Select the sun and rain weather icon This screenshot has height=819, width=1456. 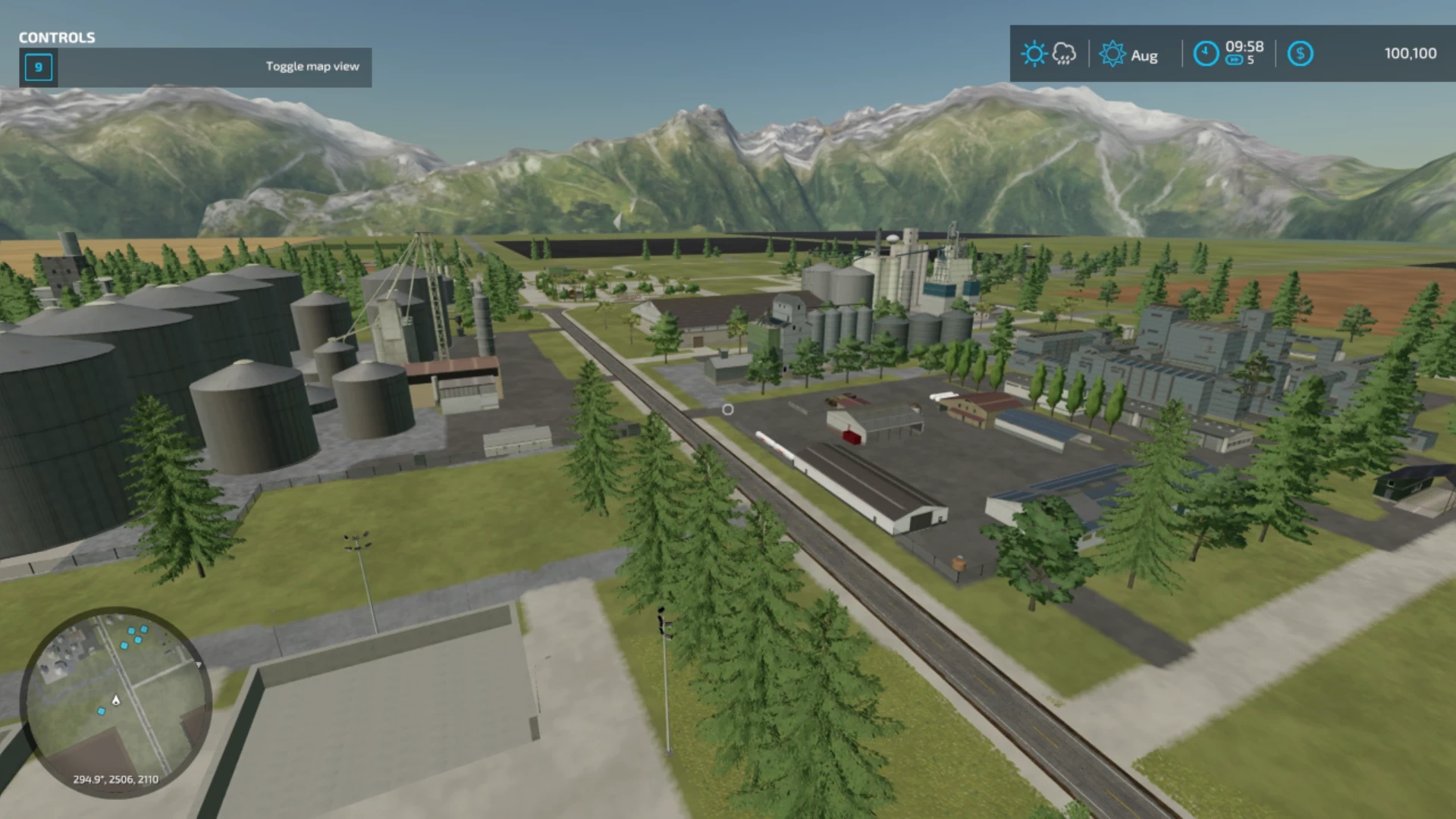(x=1049, y=54)
